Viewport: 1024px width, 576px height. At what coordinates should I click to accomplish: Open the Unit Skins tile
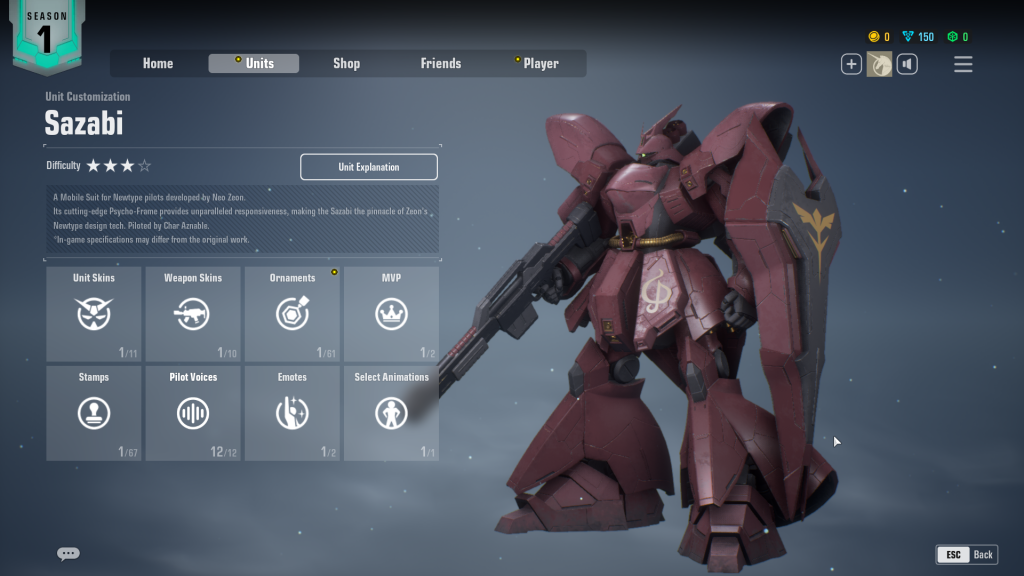coord(94,314)
